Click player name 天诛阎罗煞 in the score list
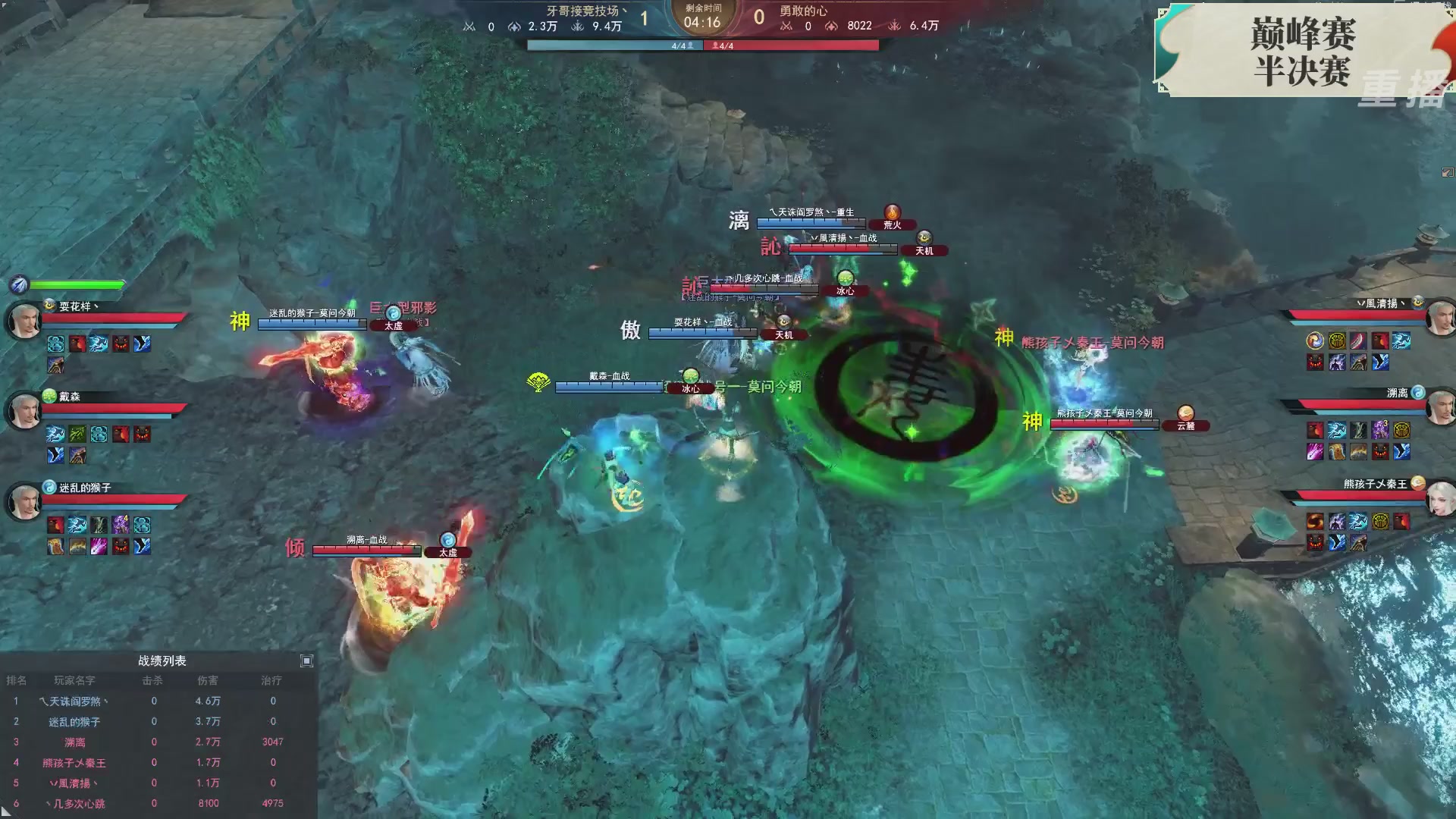 click(76, 701)
